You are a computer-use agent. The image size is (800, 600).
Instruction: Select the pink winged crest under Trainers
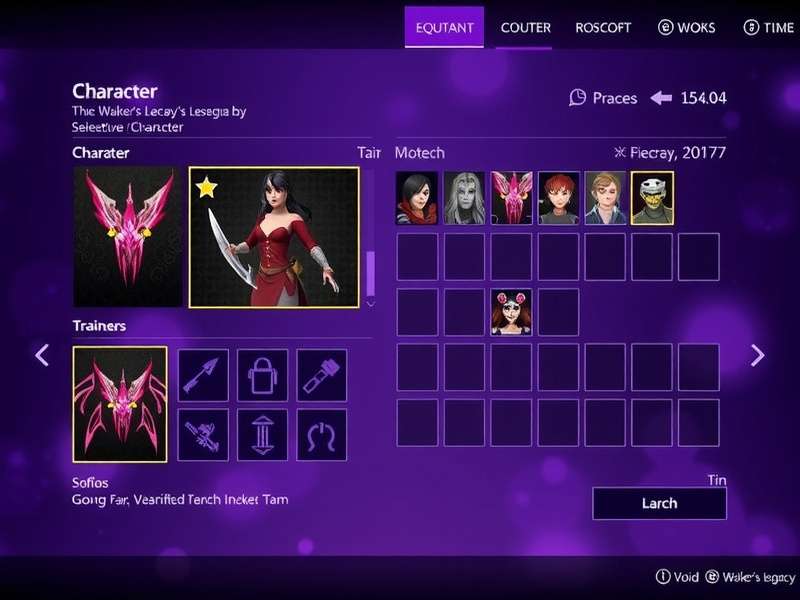point(120,403)
